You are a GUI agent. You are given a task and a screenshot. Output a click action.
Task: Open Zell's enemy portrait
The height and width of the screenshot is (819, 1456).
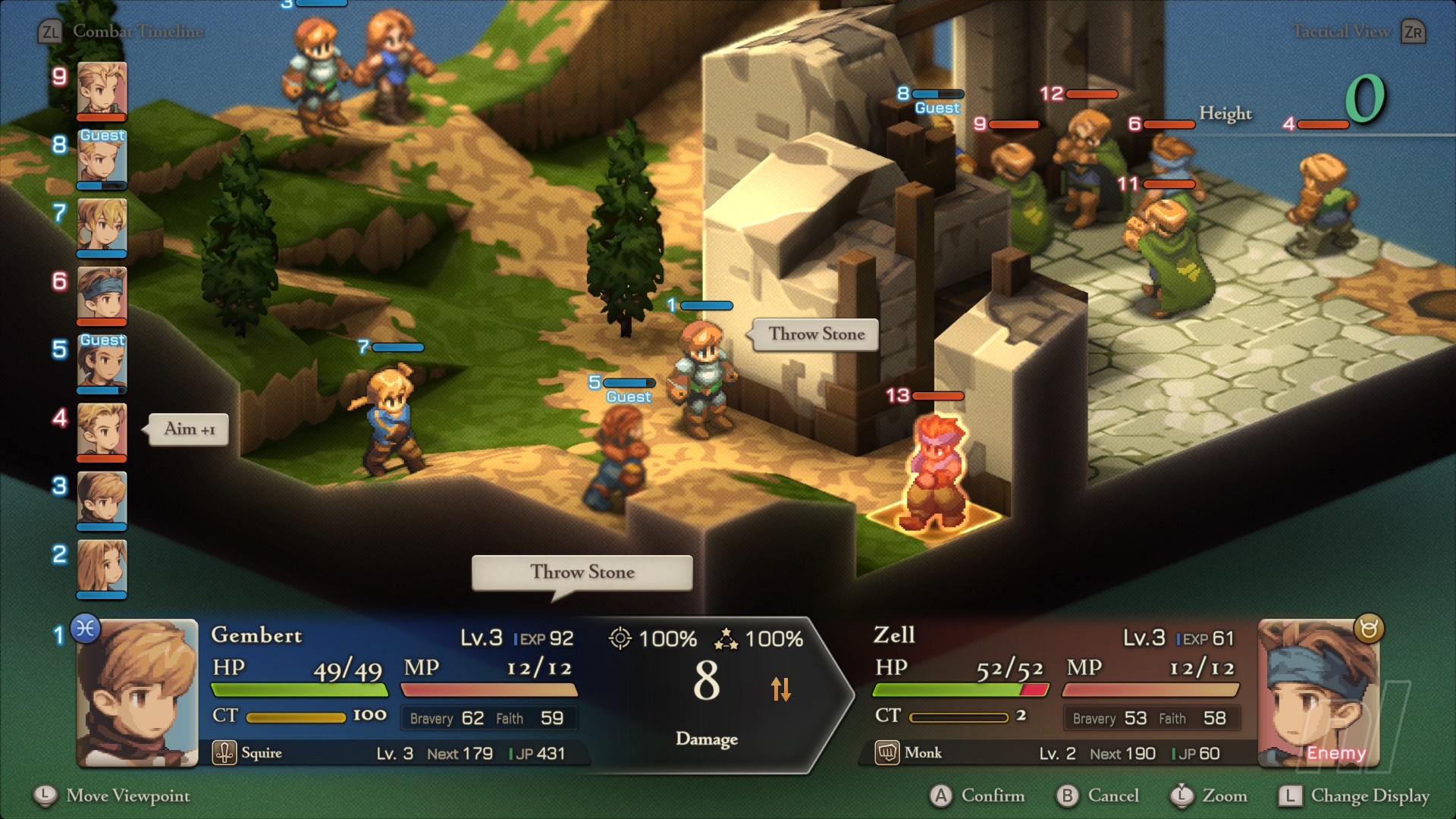1318,693
